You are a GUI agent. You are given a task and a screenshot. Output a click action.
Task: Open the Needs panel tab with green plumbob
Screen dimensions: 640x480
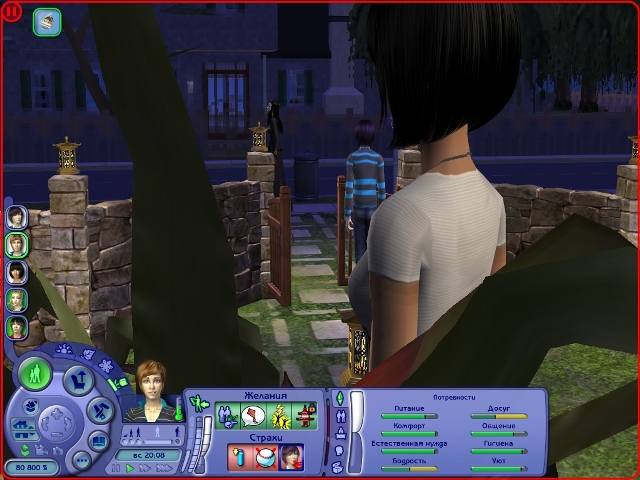tap(339, 399)
